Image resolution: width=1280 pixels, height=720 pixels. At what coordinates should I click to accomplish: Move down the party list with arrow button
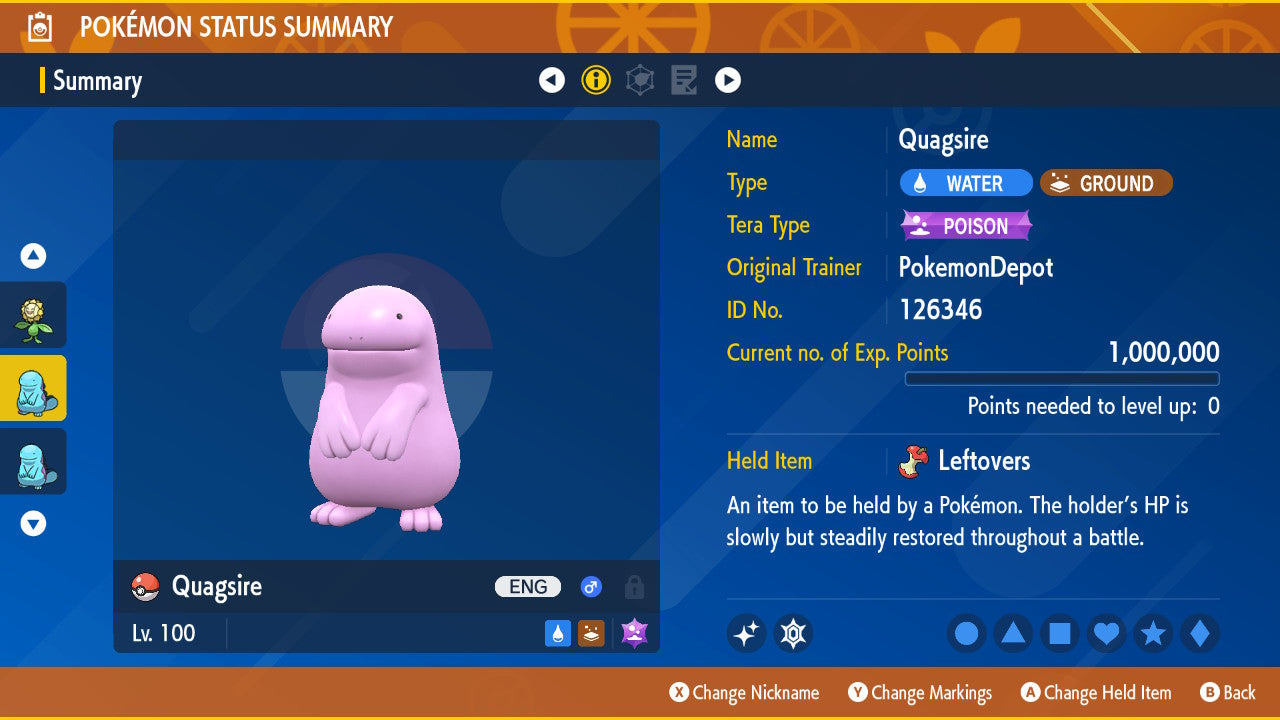[x=33, y=523]
